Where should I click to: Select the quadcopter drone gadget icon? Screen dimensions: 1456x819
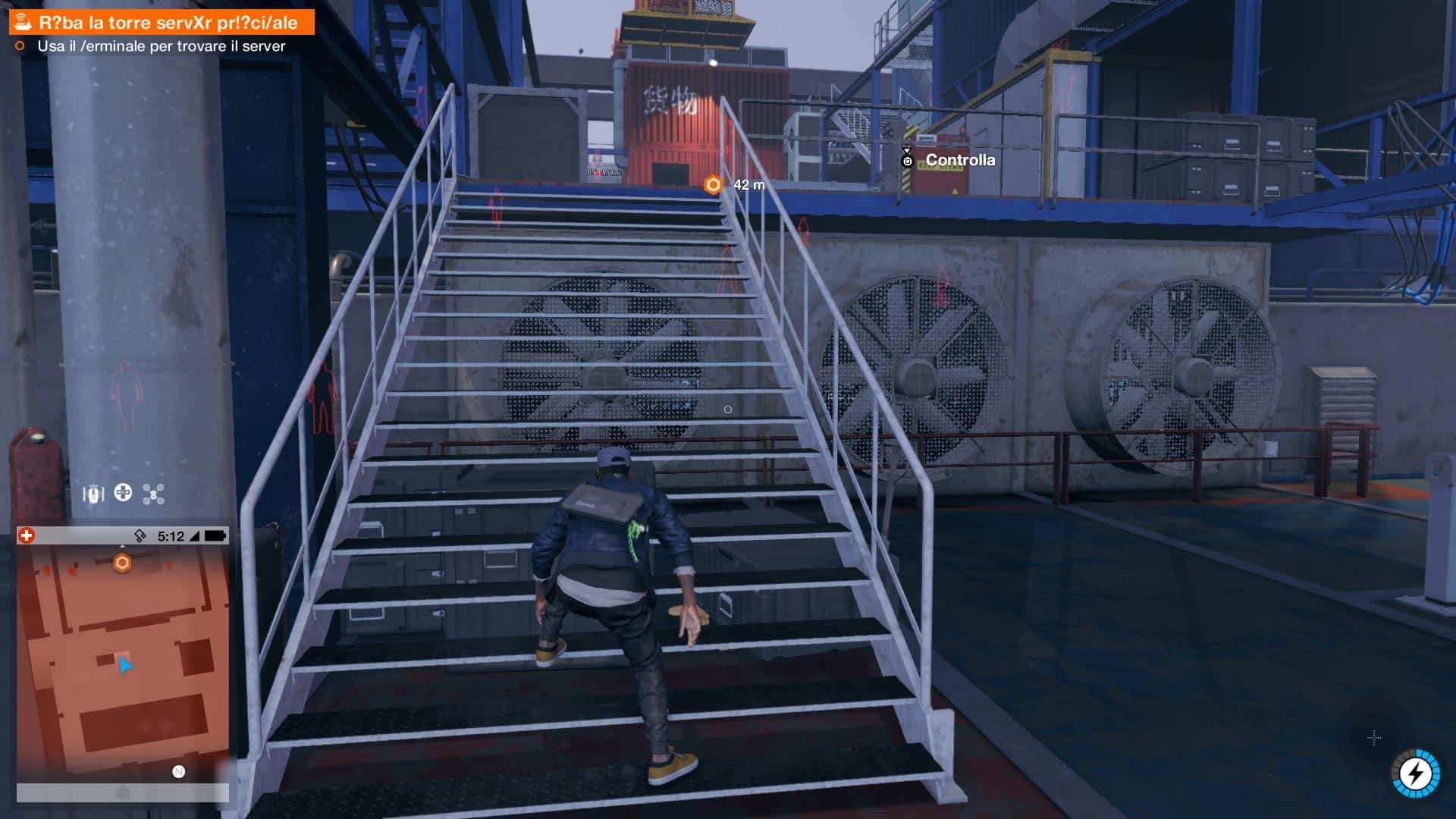click(154, 494)
